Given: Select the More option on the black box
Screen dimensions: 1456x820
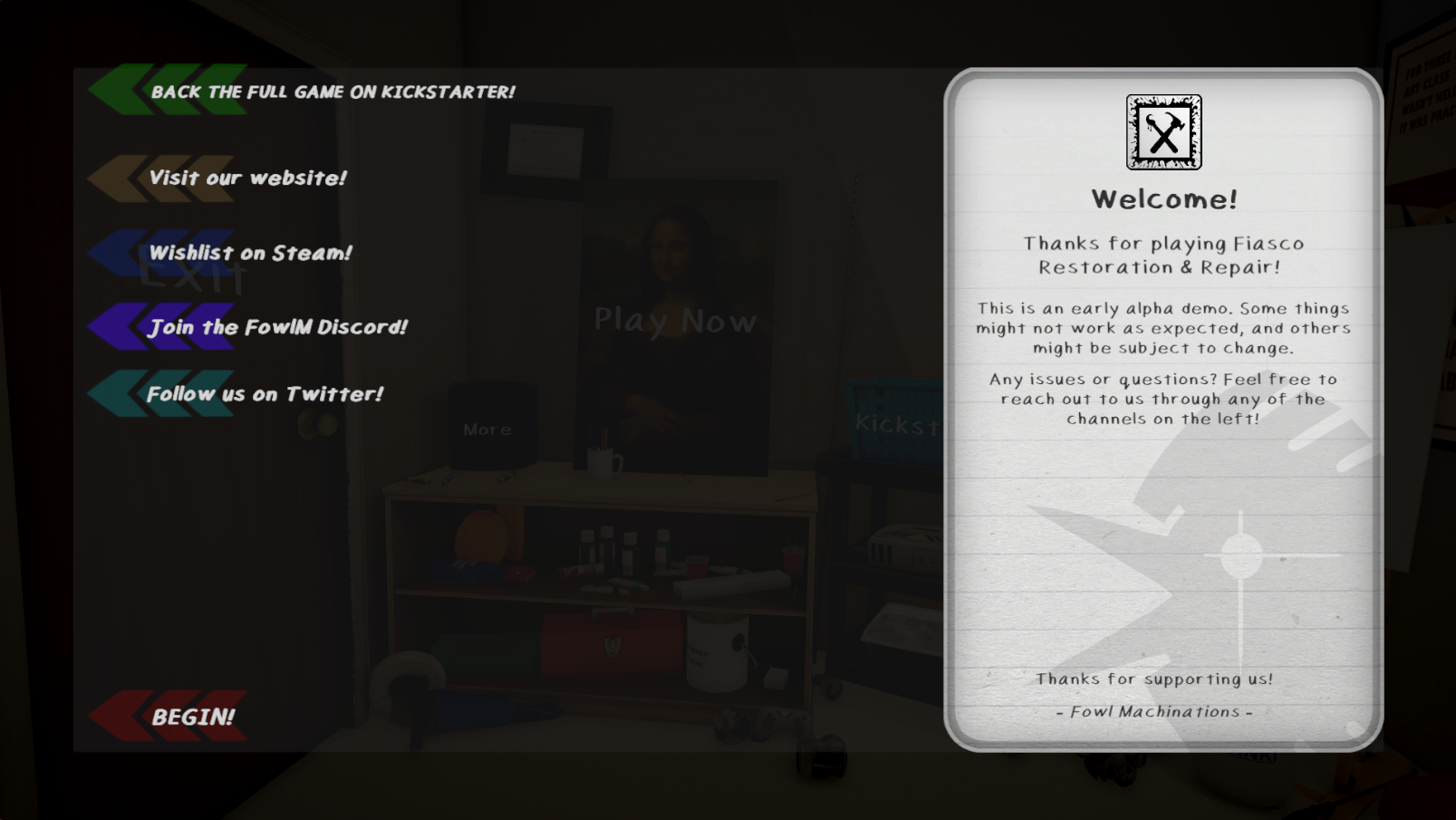Looking at the screenshot, I should coord(487,429).
